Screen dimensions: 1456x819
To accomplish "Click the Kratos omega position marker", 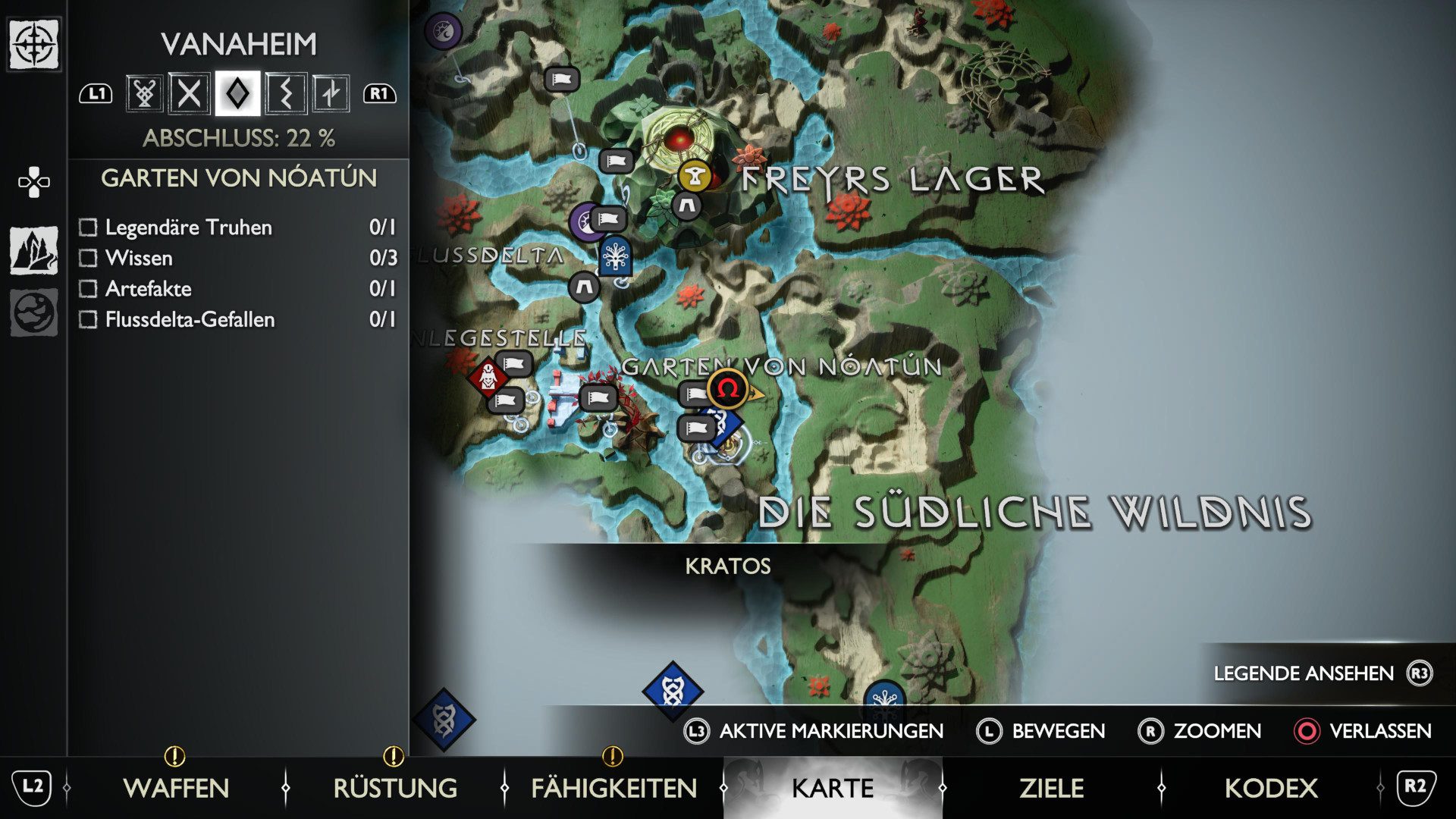I will [x=728, y=389].
